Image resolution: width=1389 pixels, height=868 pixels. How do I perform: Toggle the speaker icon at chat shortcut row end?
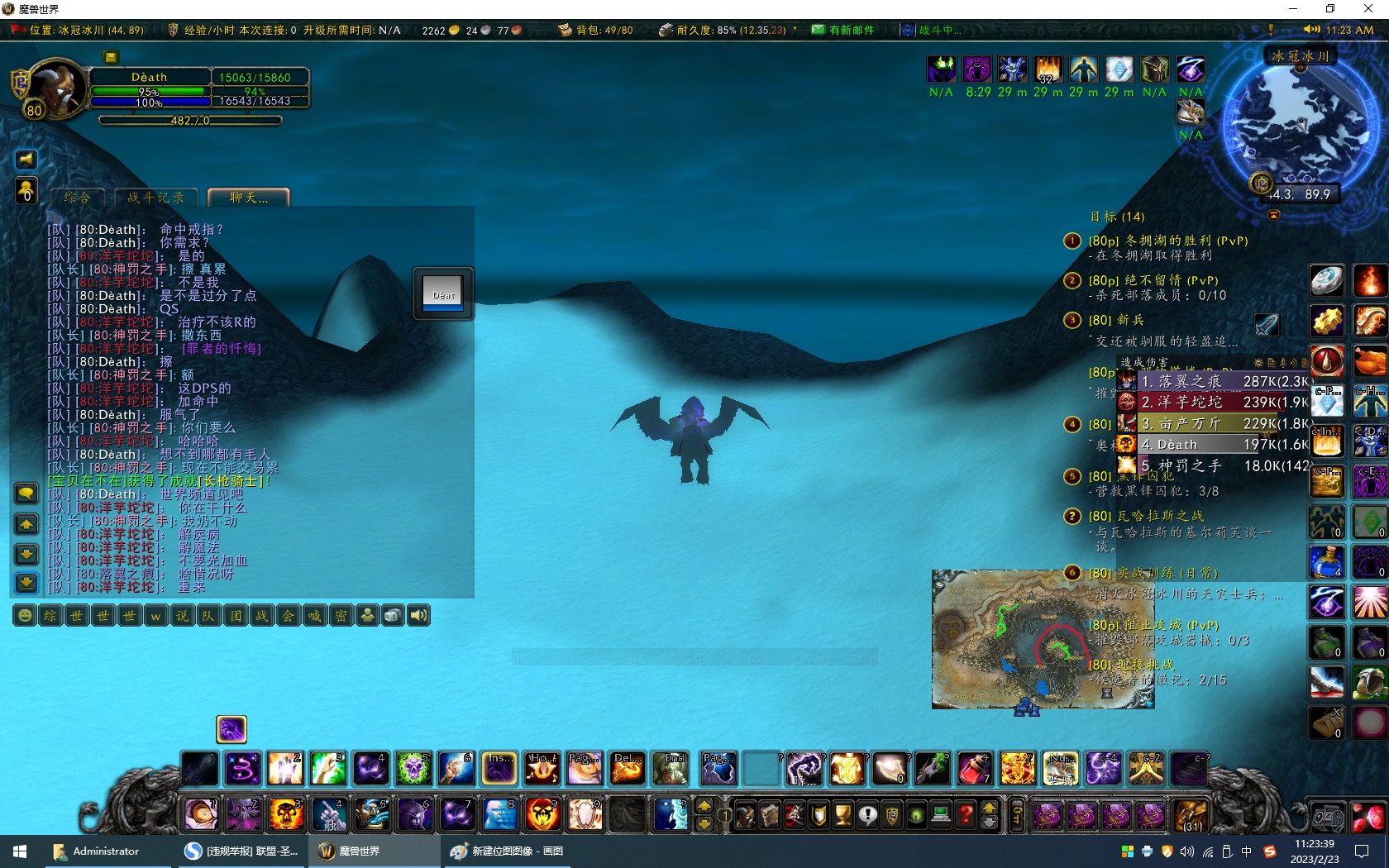tap(419, 616)
